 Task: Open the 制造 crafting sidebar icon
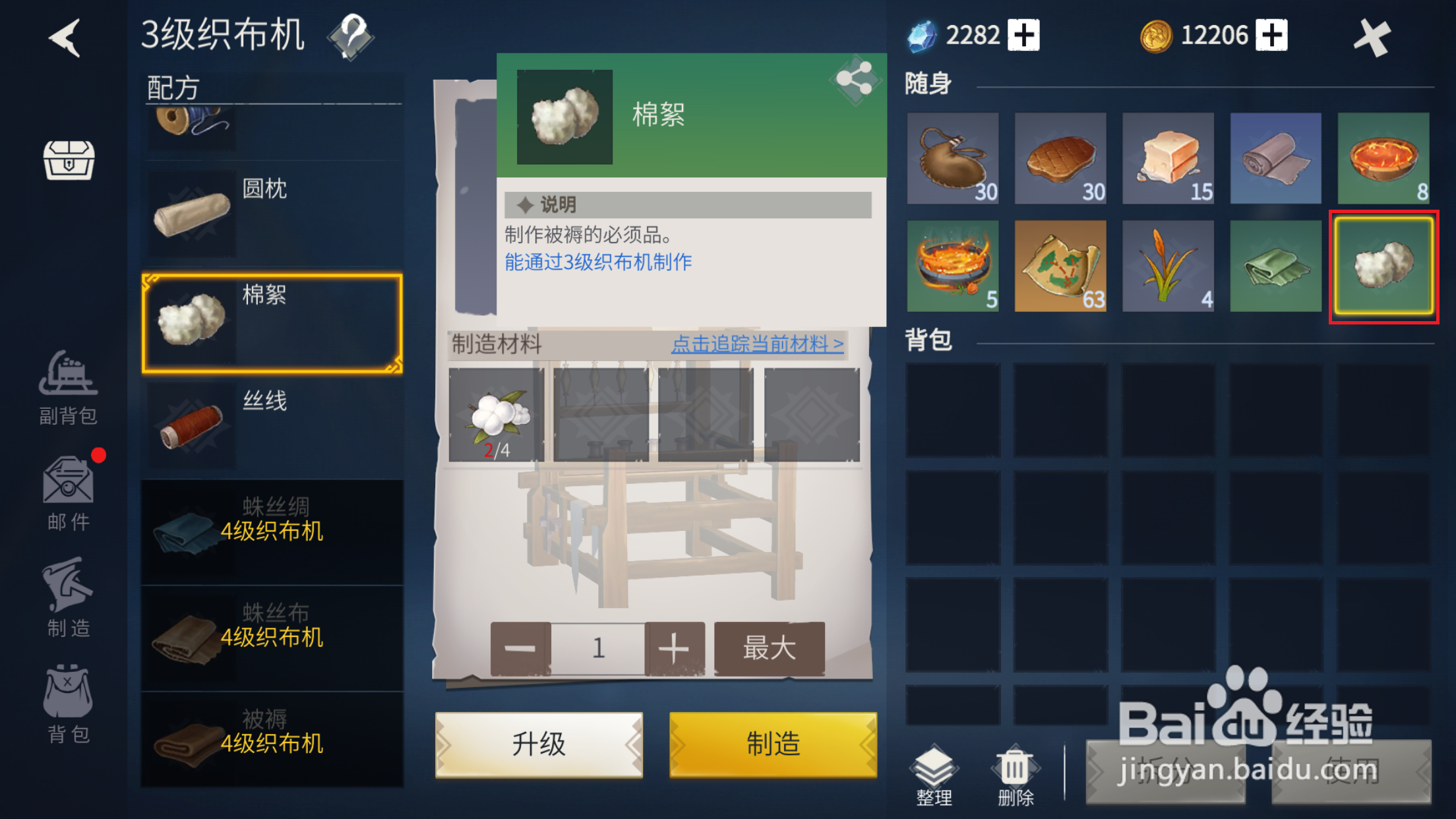68,592
